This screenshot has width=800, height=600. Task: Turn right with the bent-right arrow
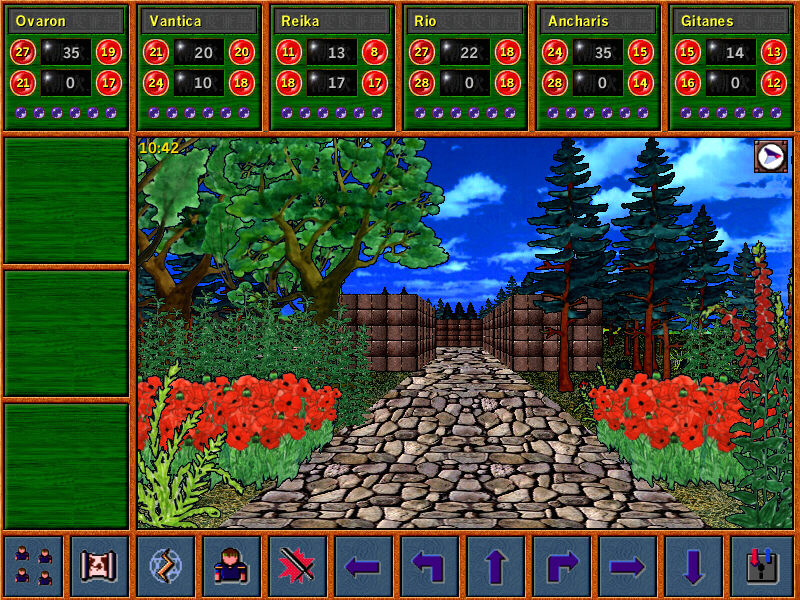pos(562,566)
